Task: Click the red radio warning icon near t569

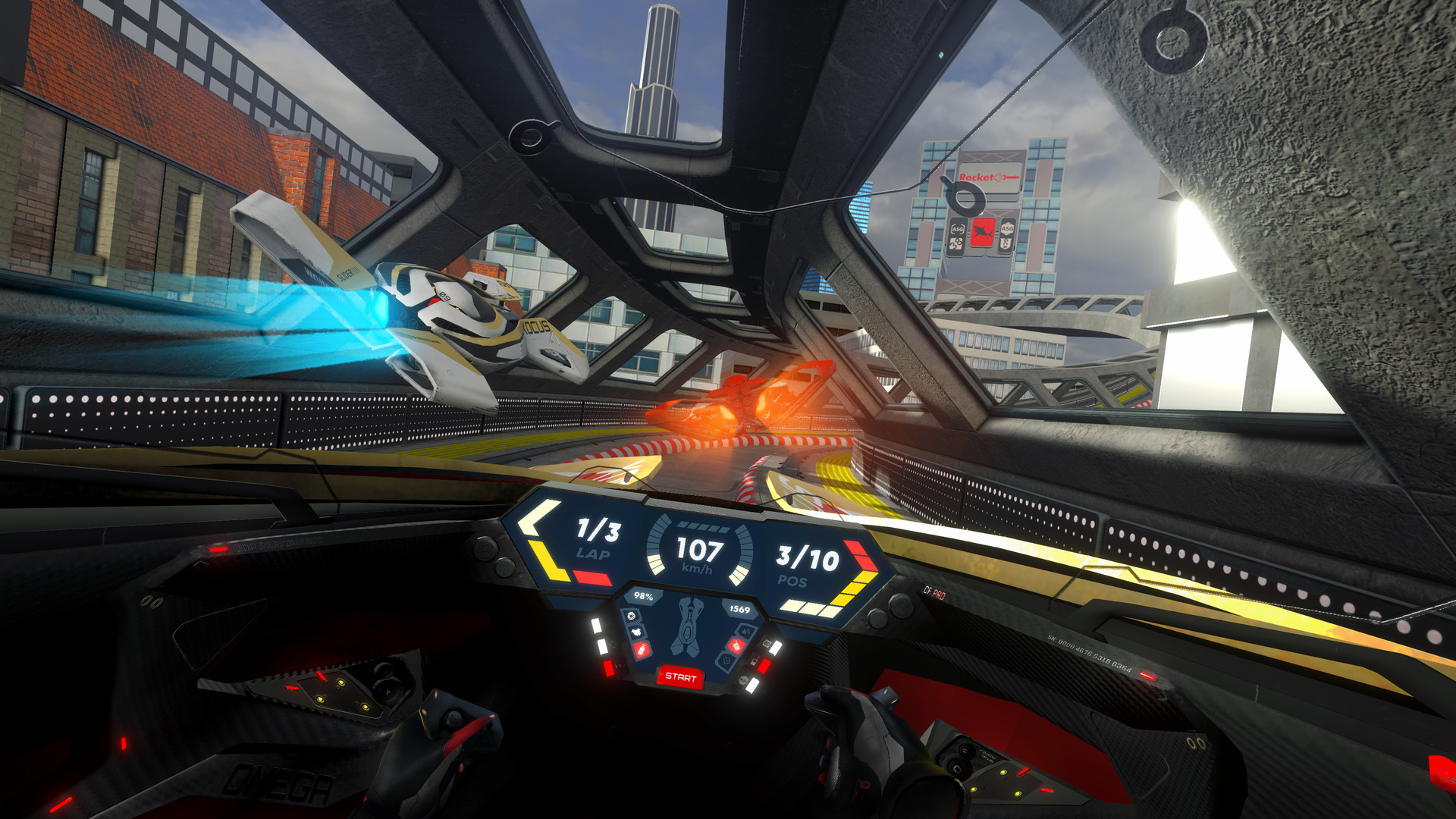Action: tap(736, 646)
